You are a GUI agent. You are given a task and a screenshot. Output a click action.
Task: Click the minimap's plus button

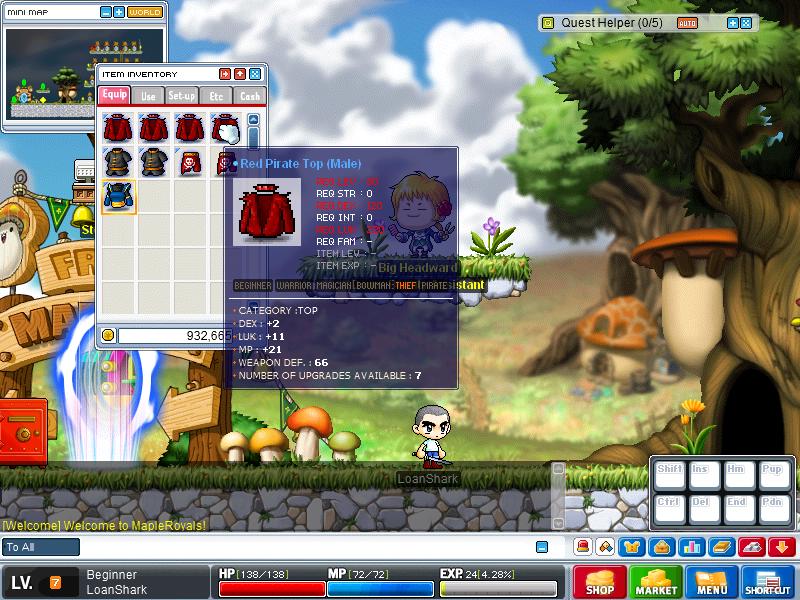point(120,12)
